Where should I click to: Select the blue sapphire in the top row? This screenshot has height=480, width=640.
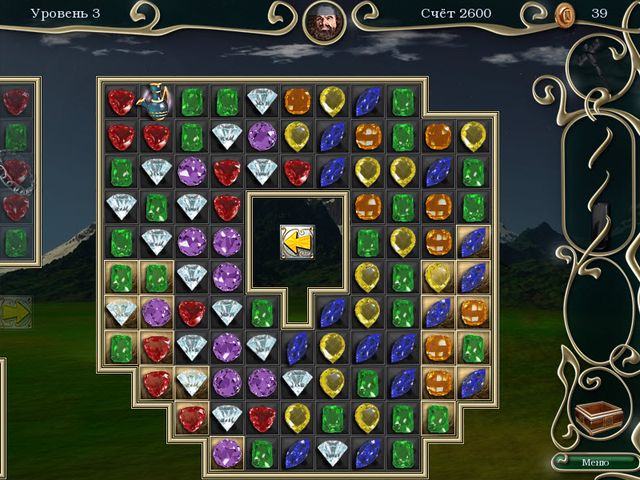tap(368, 101)
